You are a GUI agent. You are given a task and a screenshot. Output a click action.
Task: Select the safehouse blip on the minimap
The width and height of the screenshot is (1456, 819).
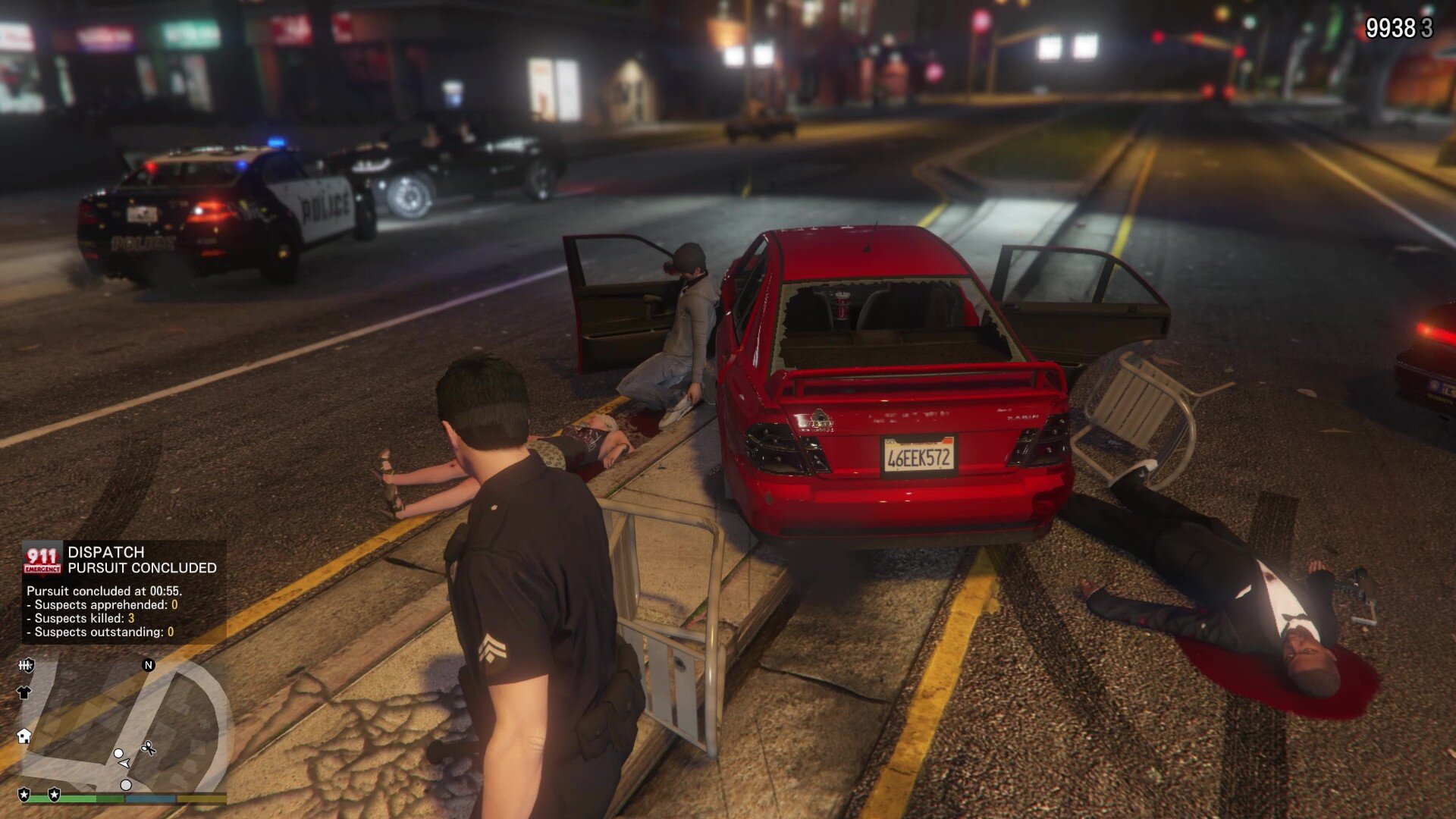click(x=24, y=736)
